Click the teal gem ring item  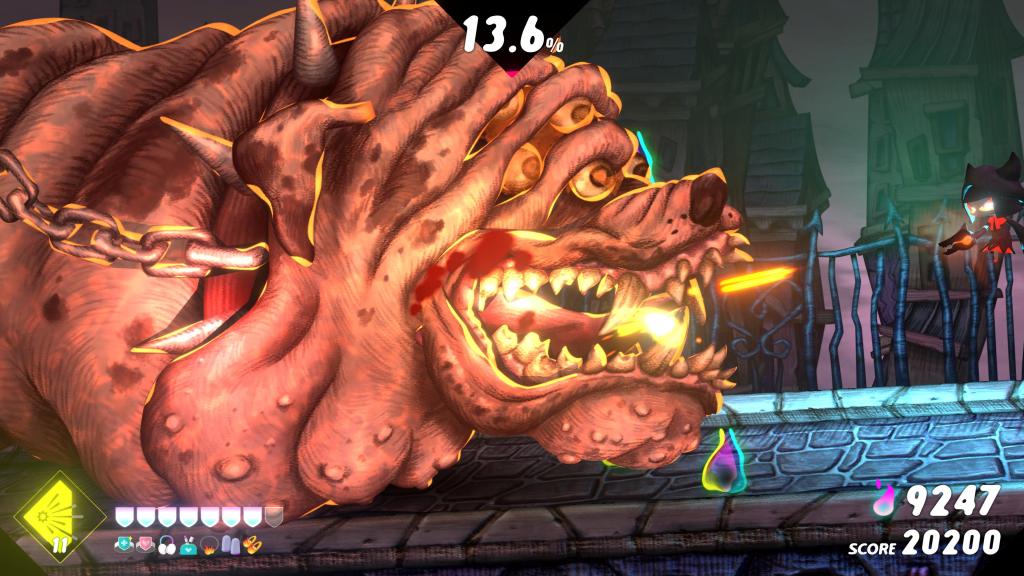coord(126,545)
